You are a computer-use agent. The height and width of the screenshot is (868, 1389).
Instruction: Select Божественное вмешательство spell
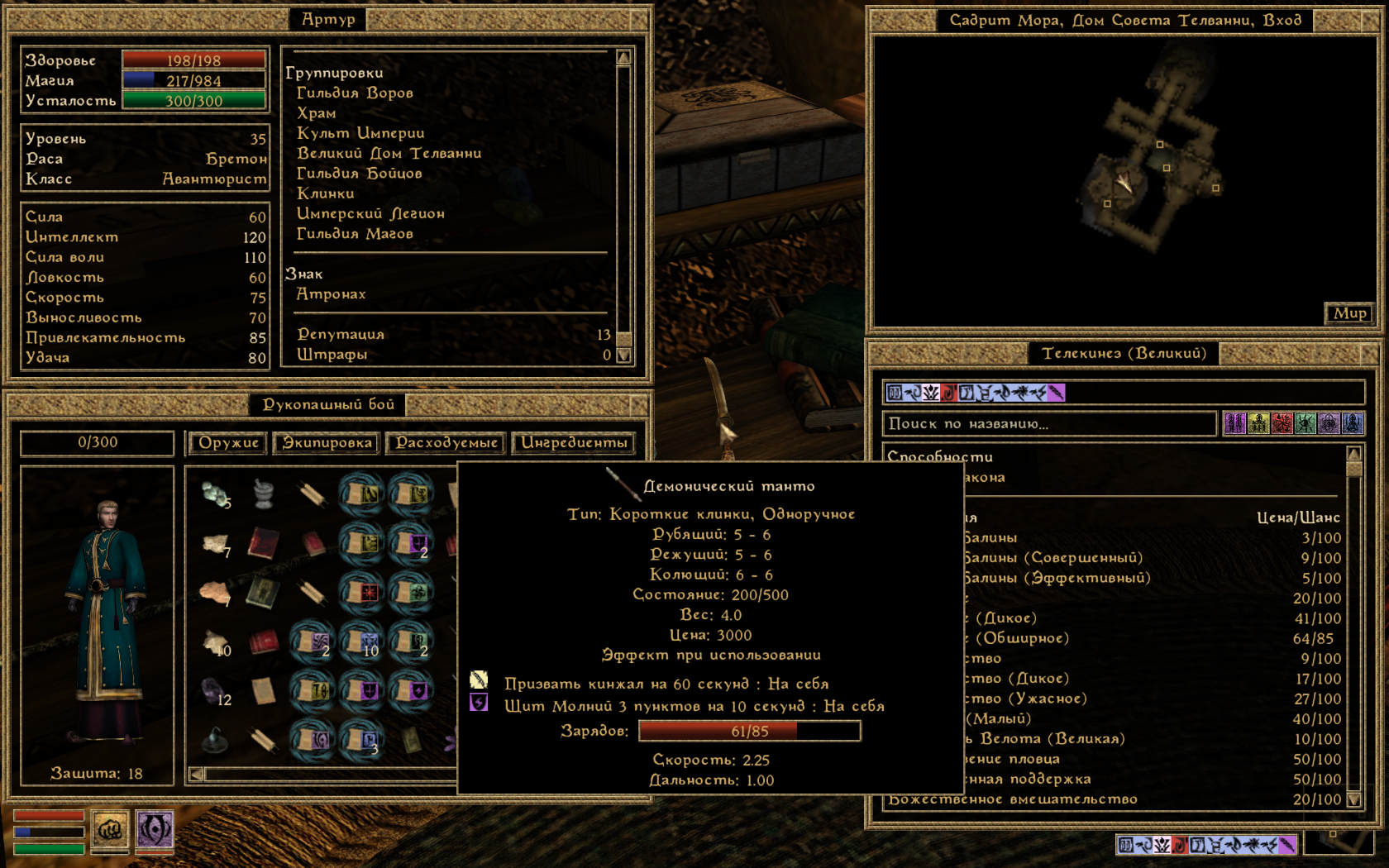point(1013,799)
